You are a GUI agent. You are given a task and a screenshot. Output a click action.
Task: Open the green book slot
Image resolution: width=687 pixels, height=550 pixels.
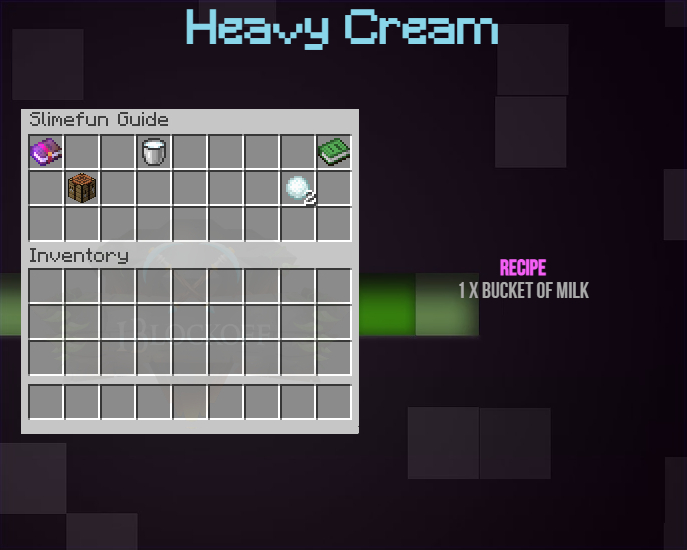pyautogui.click(x=334, y=152)
